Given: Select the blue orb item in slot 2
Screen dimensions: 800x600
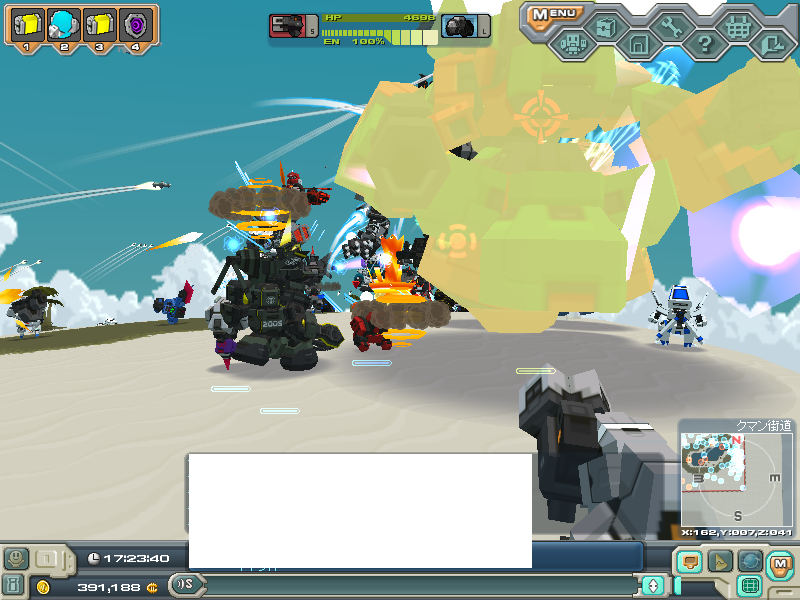Looking at the screenshot, I should point(62,24).
